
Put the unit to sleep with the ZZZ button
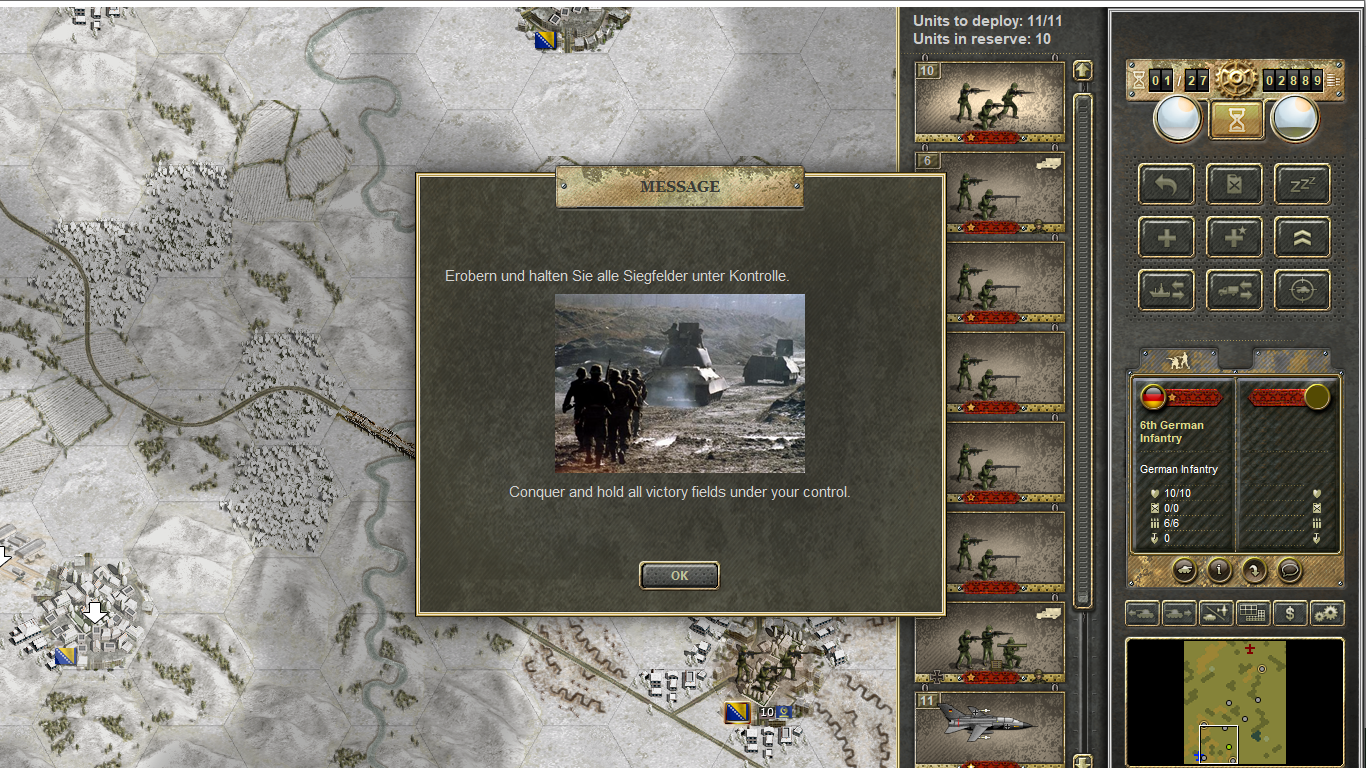[x=1302, y=184]
